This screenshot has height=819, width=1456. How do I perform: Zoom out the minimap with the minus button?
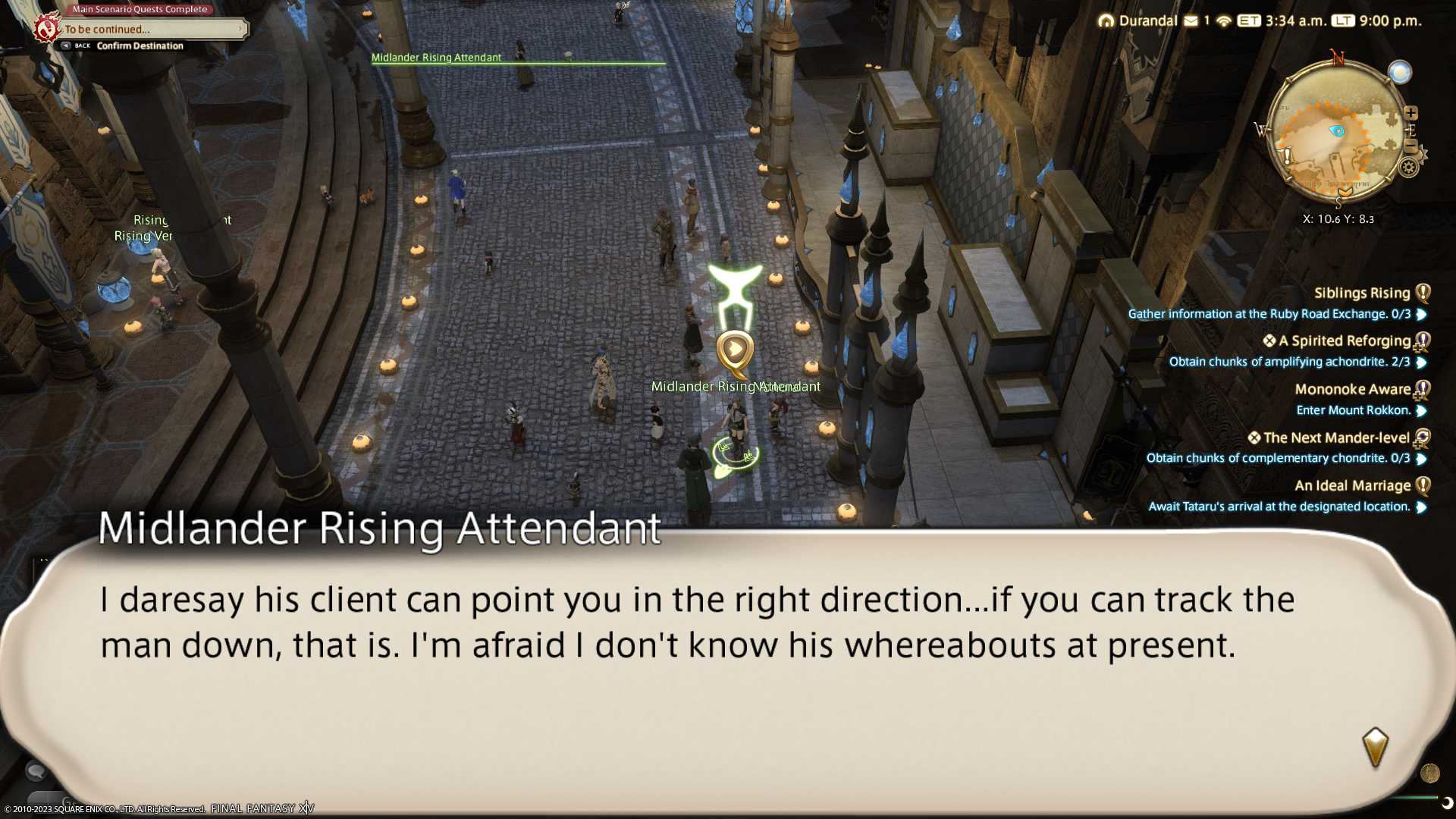pos(1410,146)
